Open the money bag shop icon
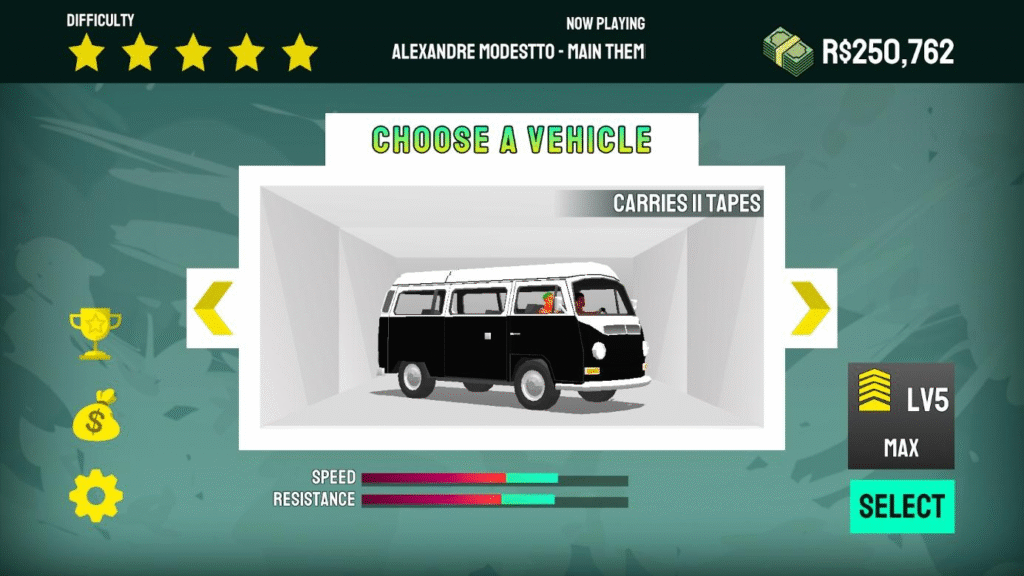This screenshot has height=576, width=1024. coord(95,416)
